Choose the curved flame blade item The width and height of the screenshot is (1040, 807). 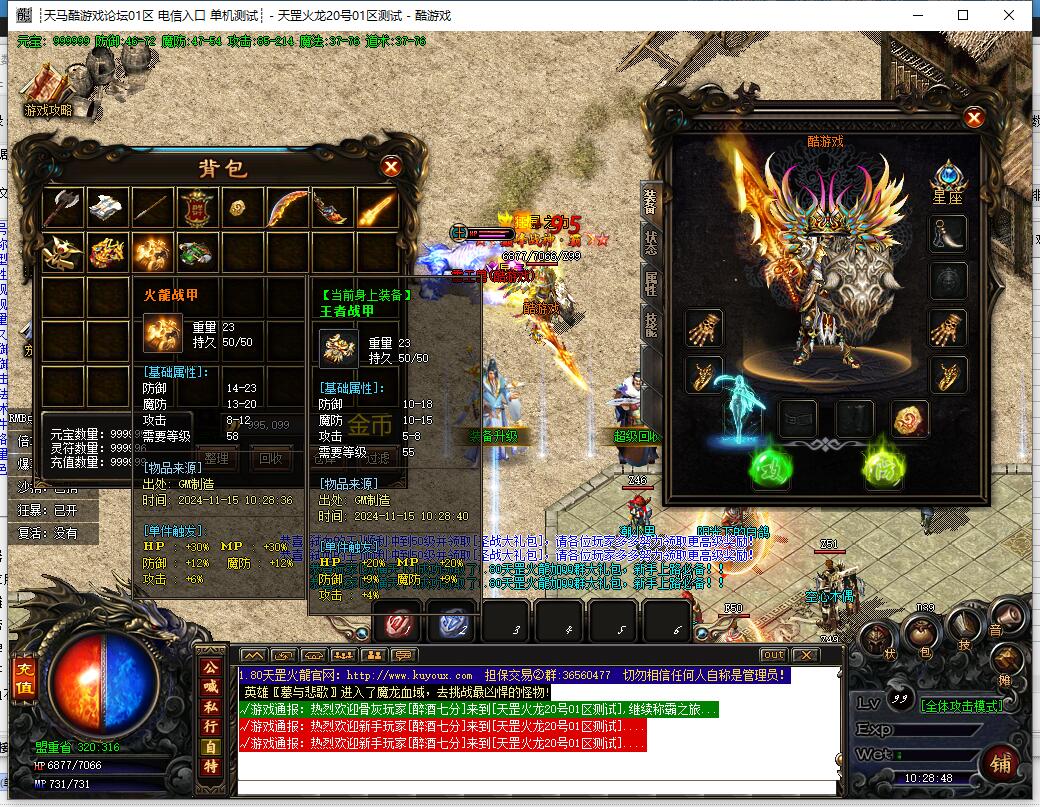coord(287,208)
